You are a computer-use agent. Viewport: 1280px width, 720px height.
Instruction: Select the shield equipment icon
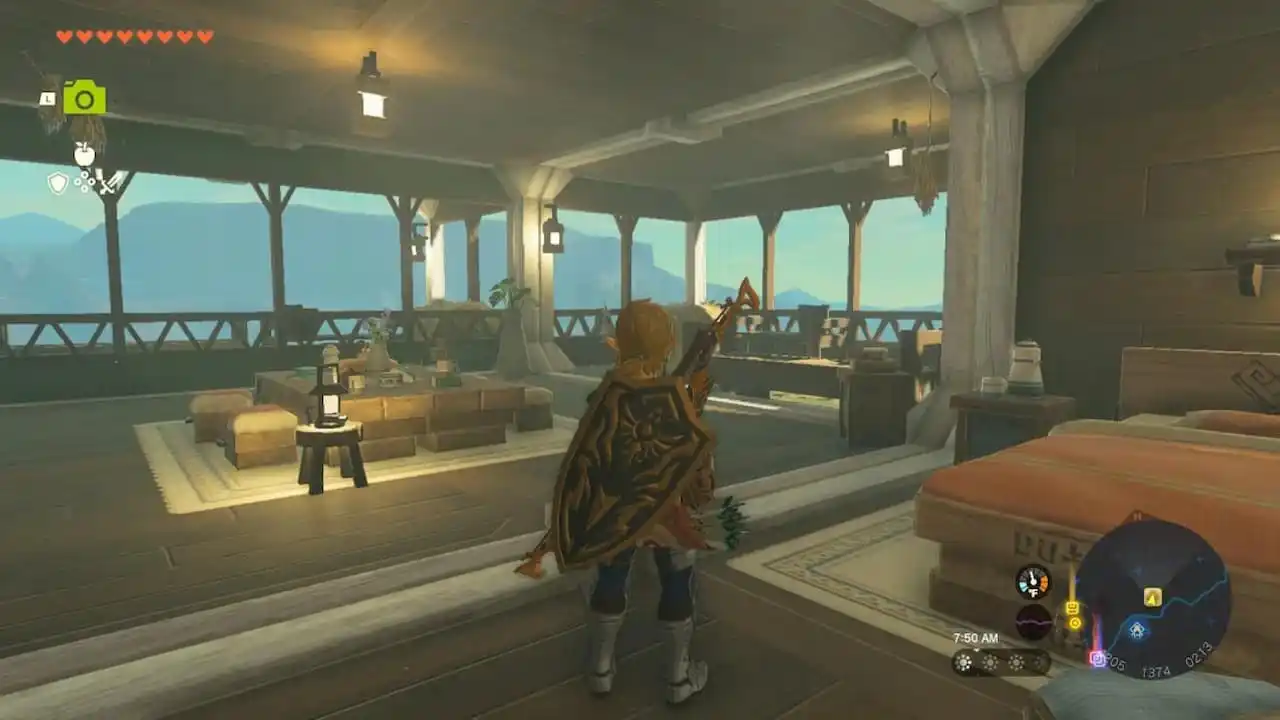coord(57,183)
